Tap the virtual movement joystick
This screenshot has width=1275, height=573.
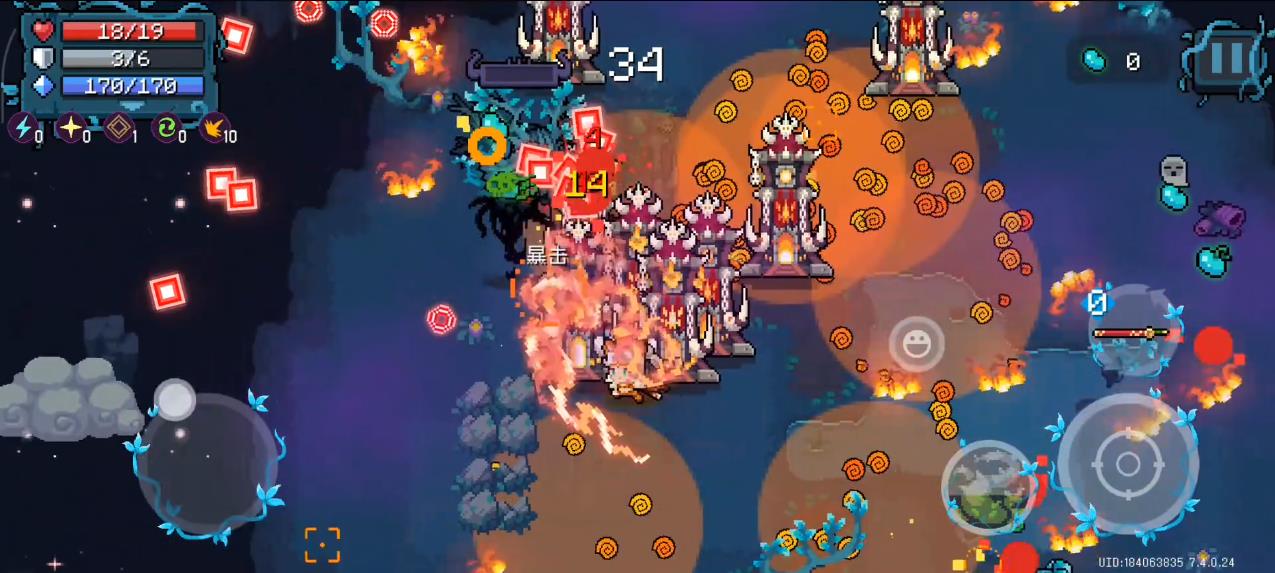207,461
